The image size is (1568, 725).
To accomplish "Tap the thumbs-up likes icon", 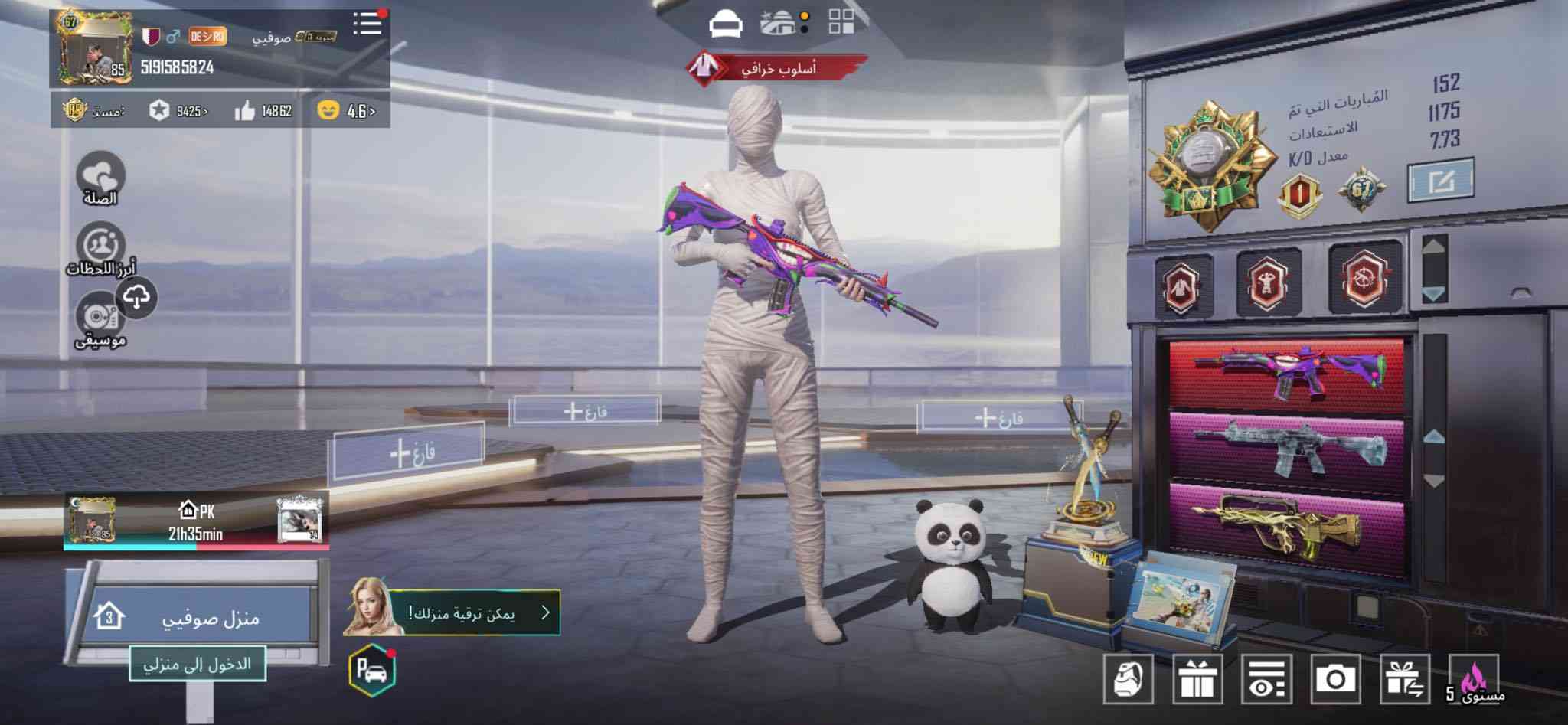I will [x=245, y=112].
